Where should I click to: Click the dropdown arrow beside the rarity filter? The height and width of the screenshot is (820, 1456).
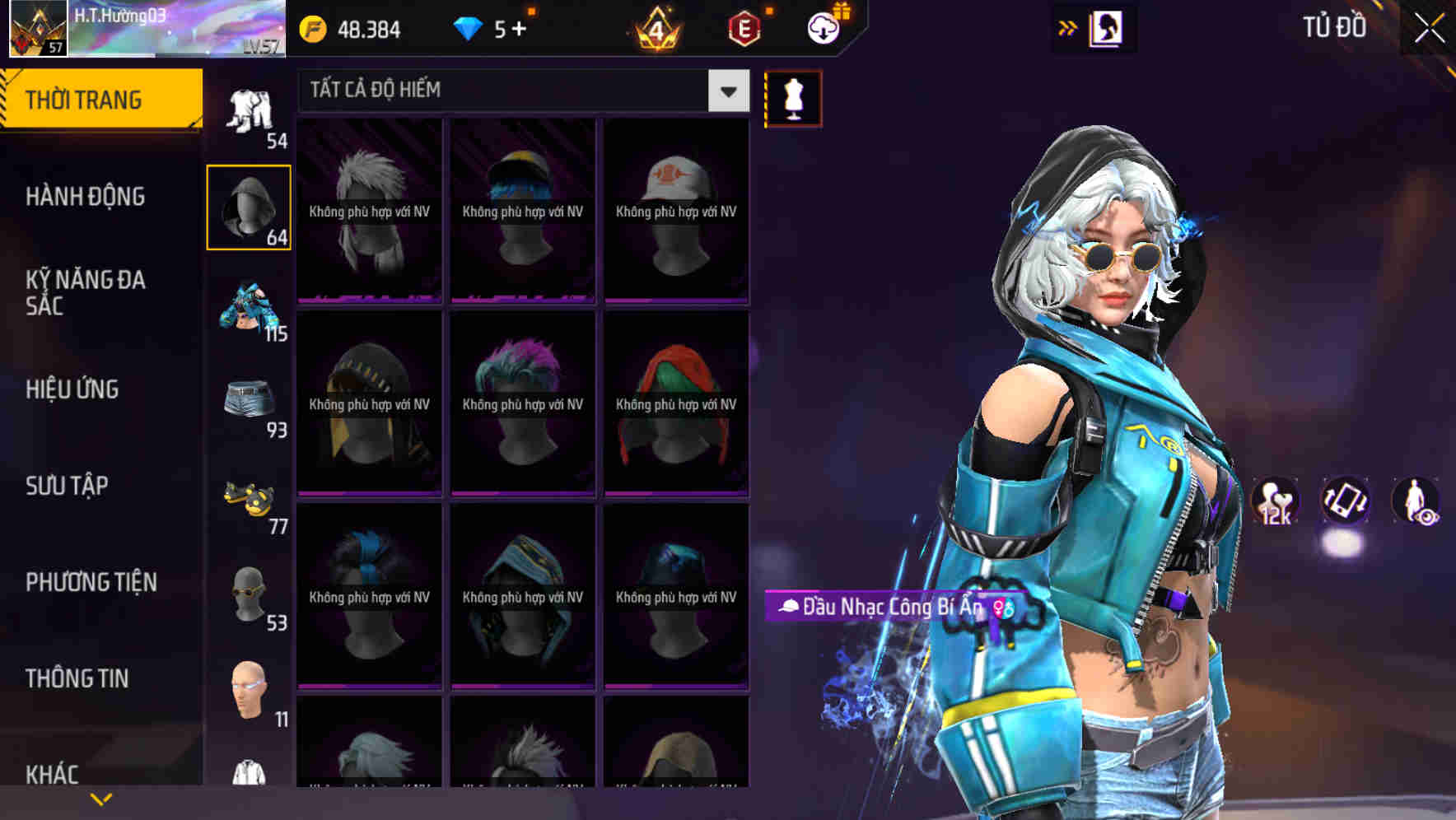click(726, 91)
